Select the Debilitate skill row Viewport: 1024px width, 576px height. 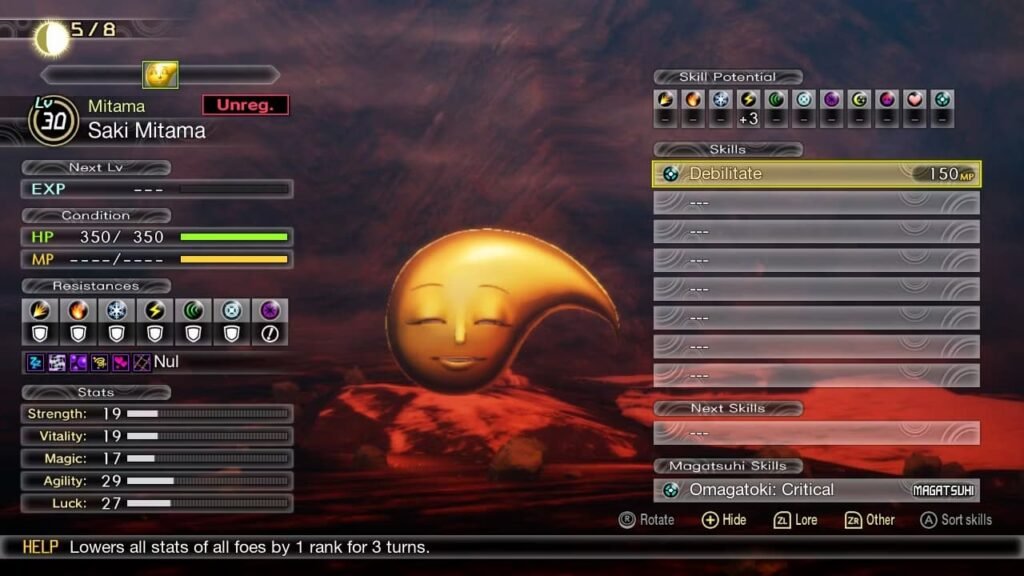coord(816,174)
